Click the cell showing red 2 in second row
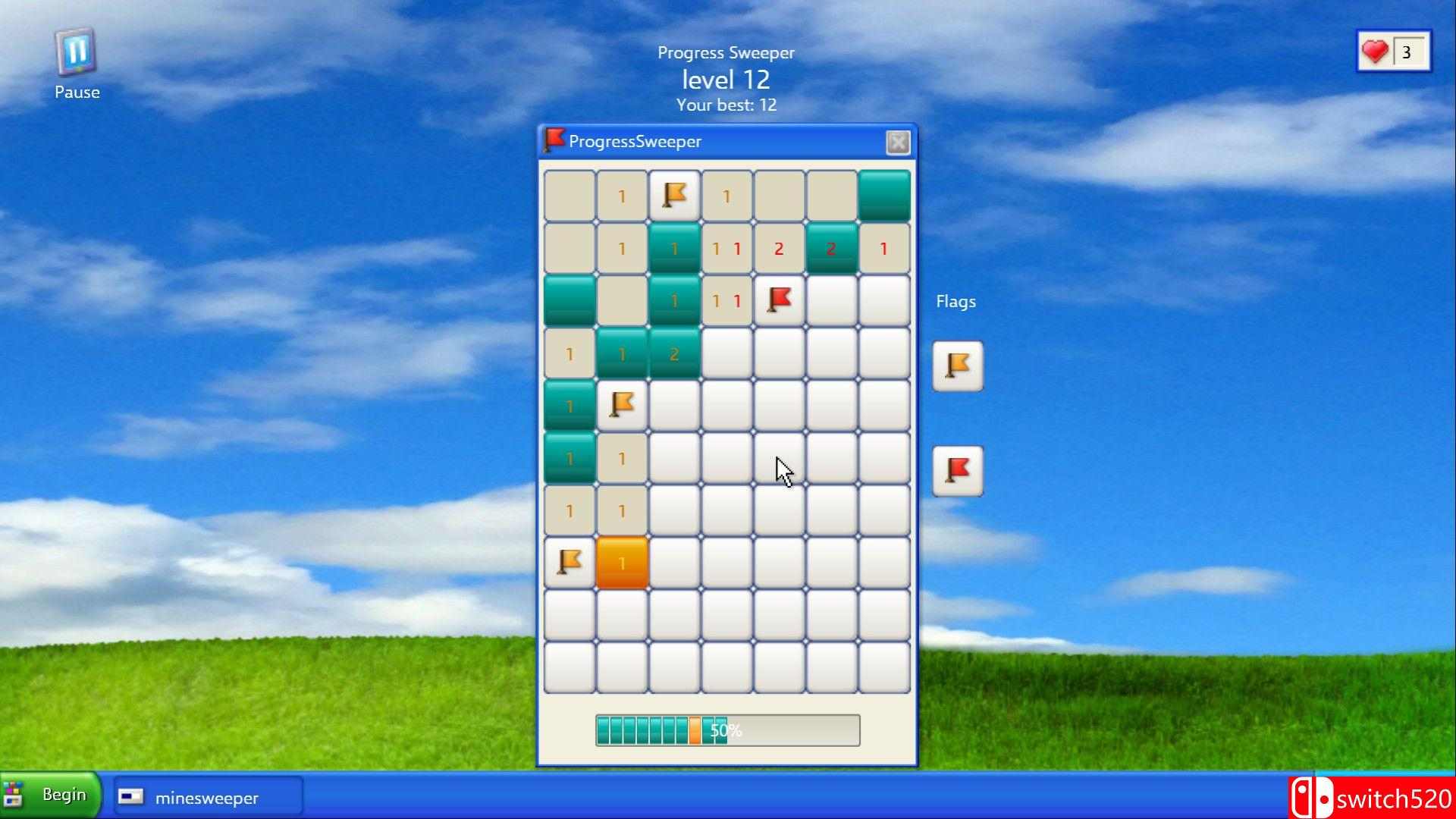The width and height of the screenshot is (1456, 819). point(778,248)
